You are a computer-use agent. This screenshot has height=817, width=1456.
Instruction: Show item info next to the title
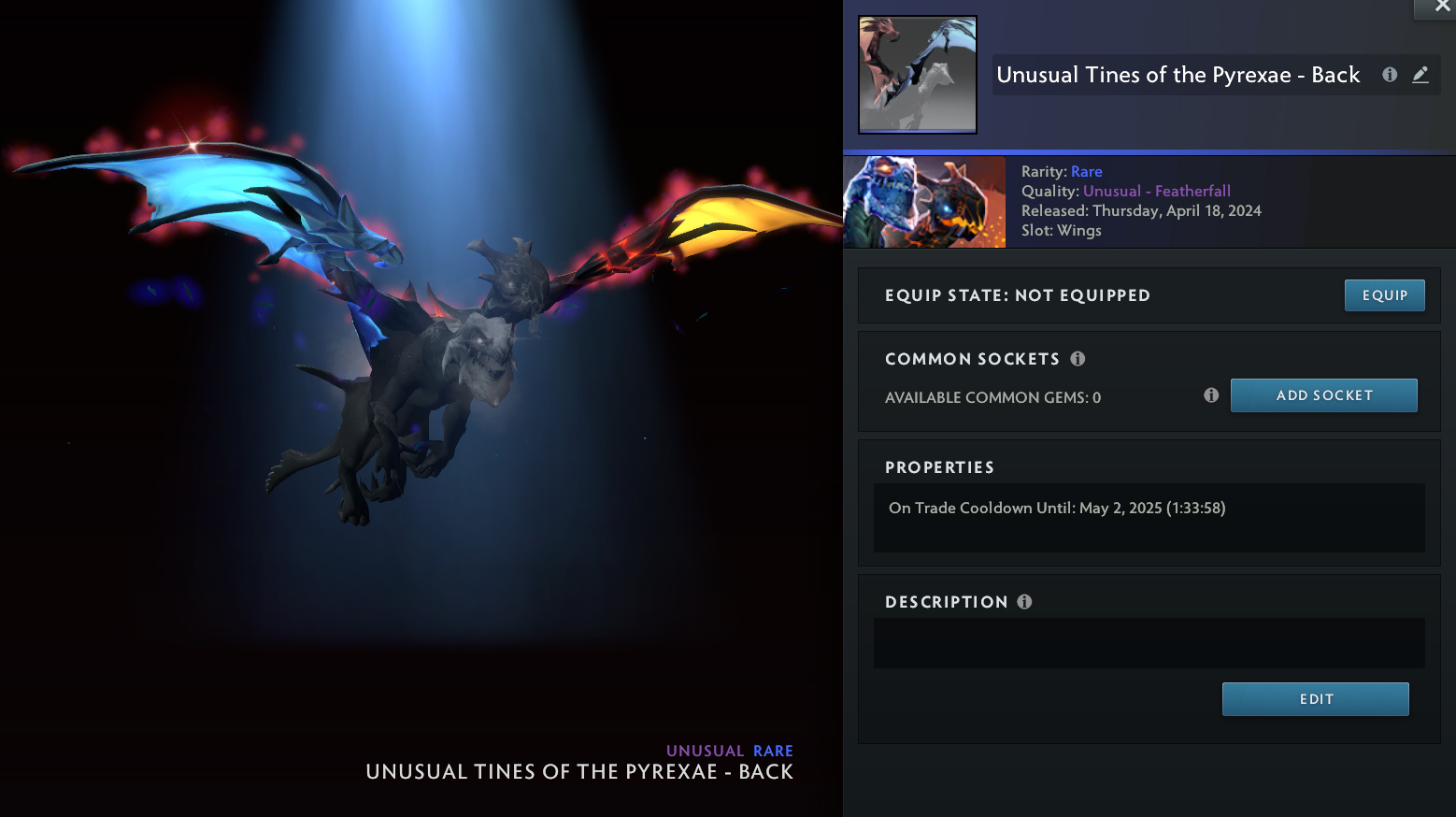coord(1390,75)
